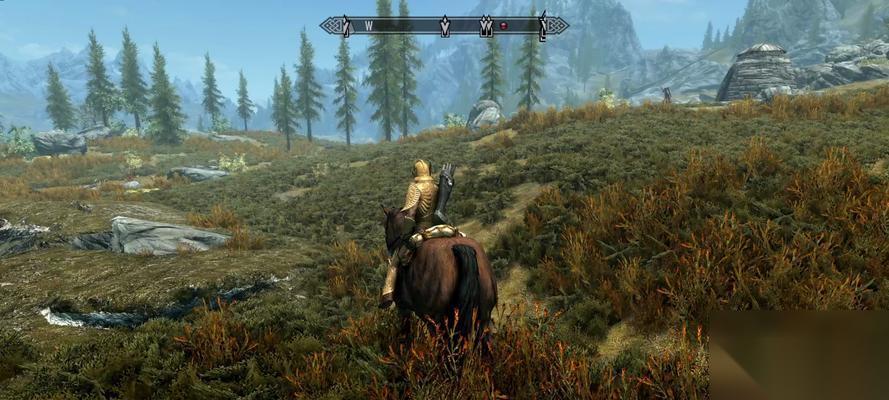Select the West marker on the compass bar
Screen dimensions: 889x400
coord(369,25)
